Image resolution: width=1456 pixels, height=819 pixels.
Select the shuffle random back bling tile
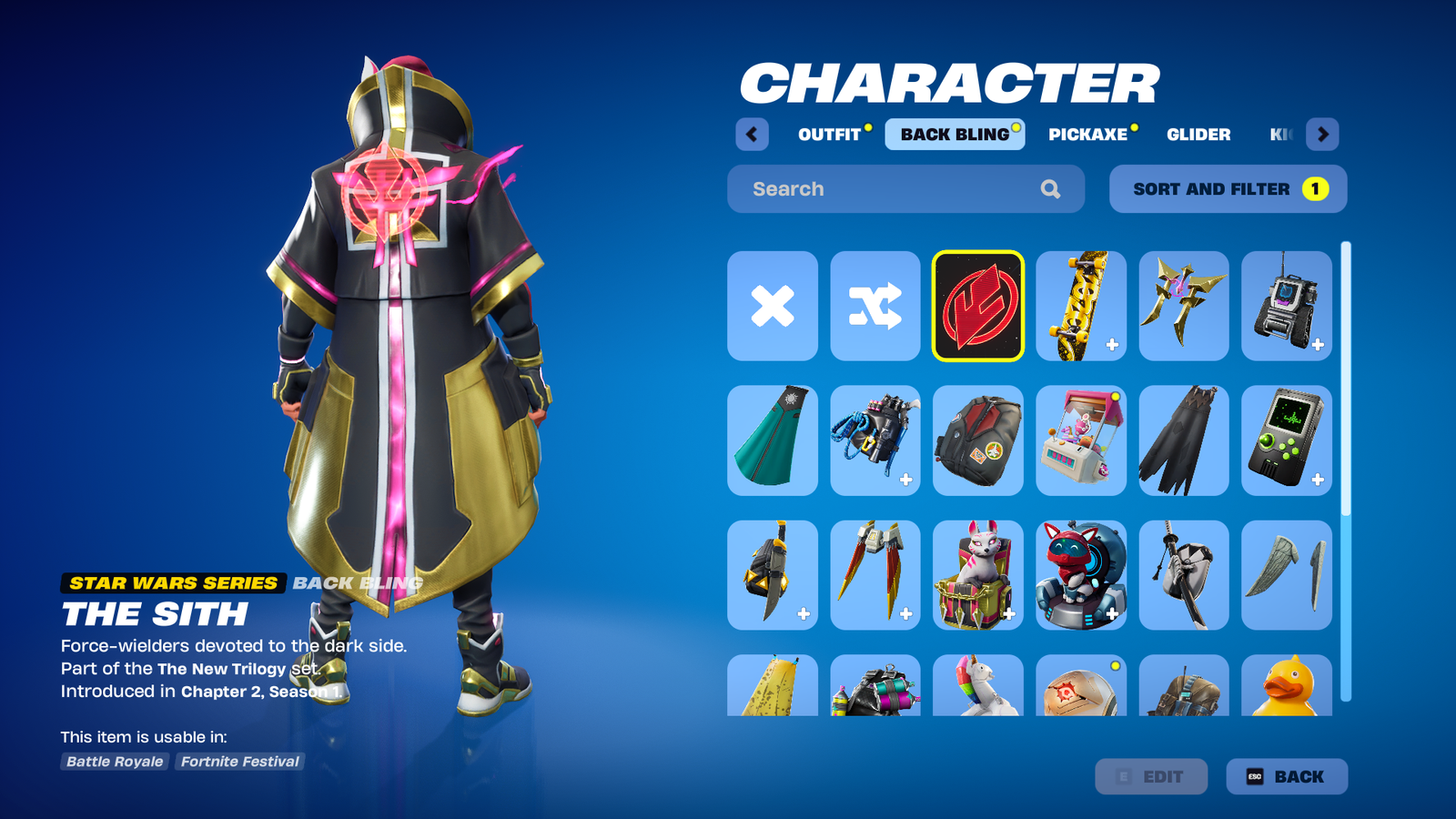(x=875, y=306)
